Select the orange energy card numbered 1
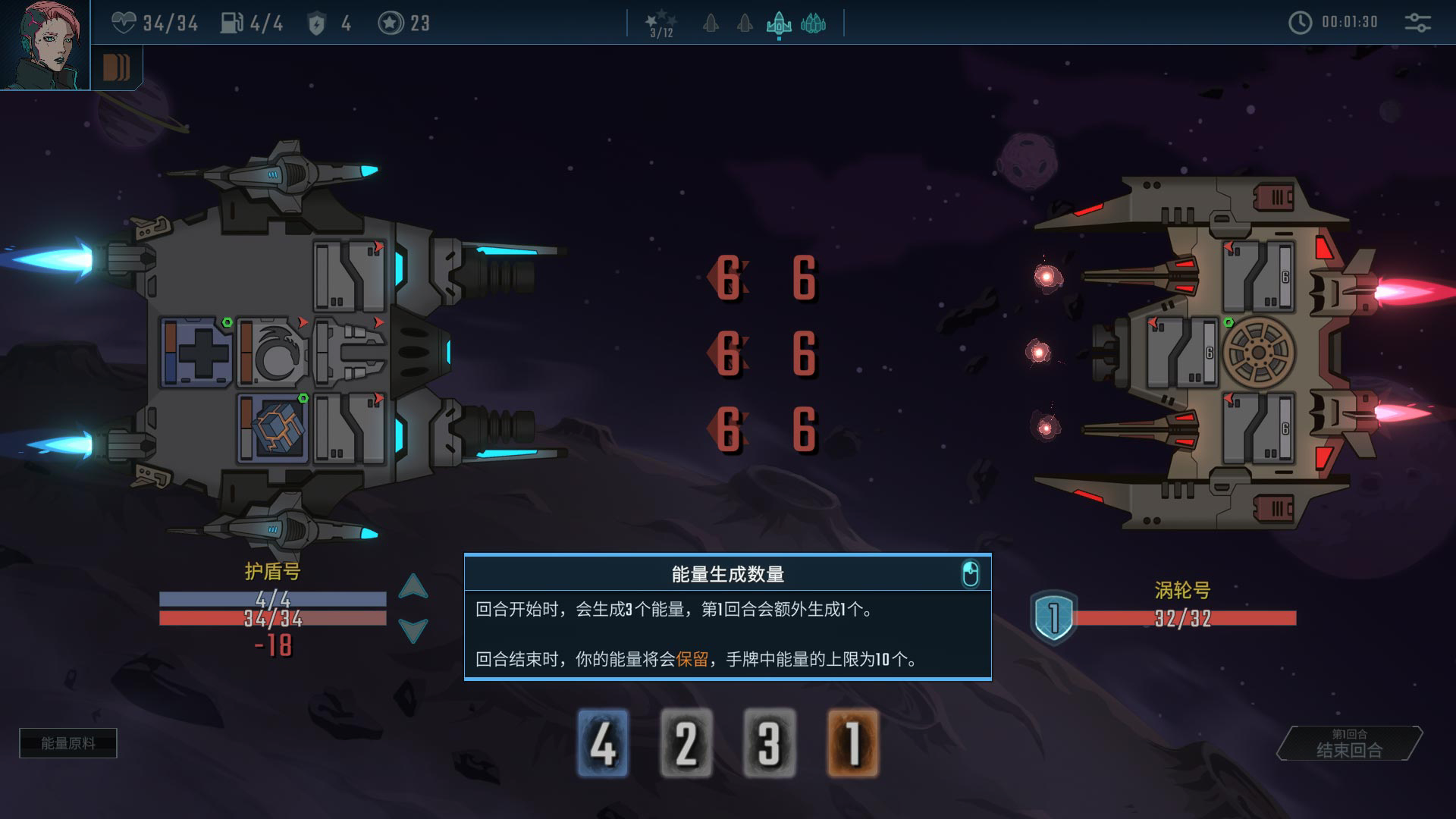The image size is (1456, 819). pyautogui.click(x=853, y=743)
